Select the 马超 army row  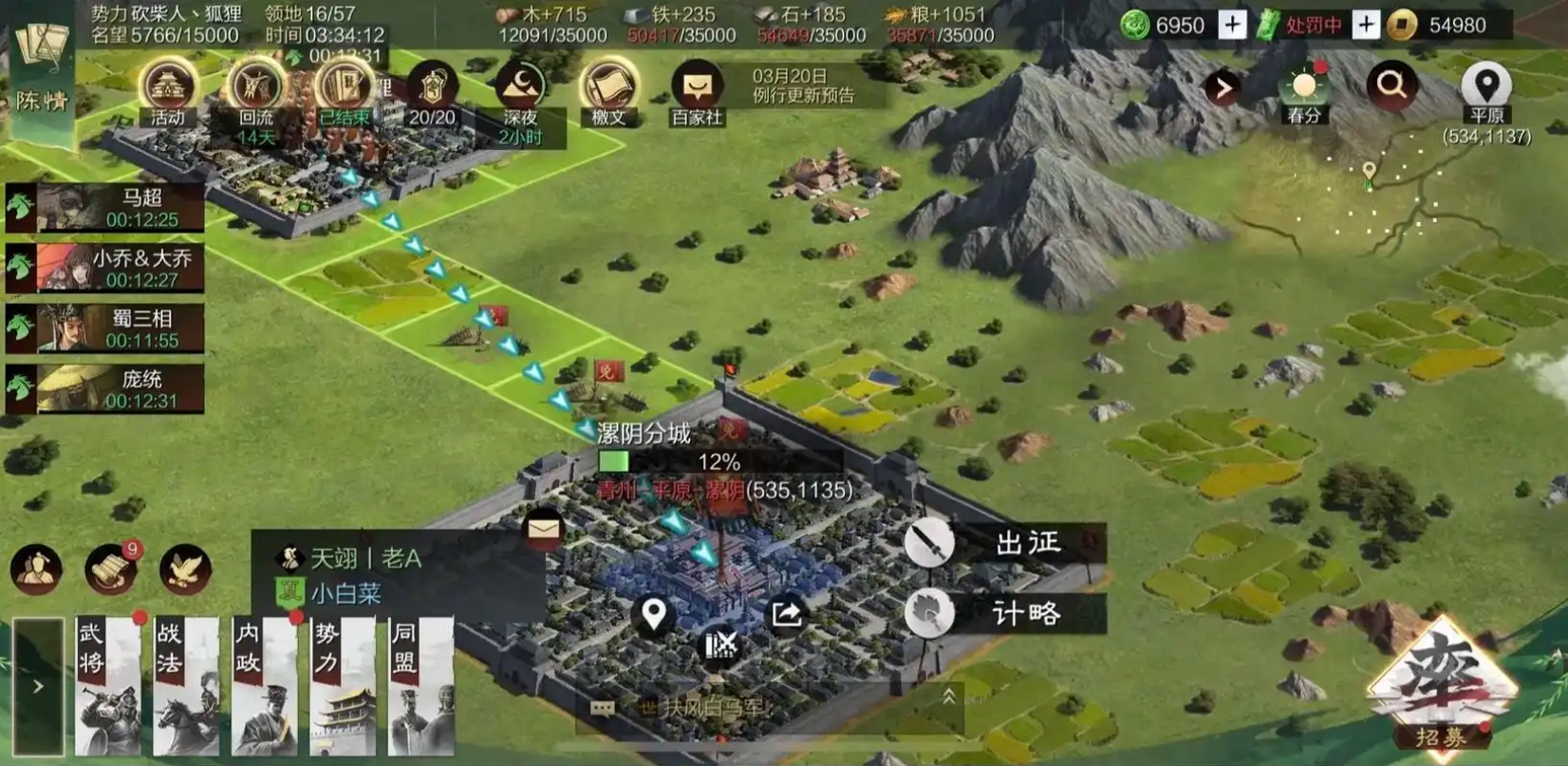click(105, 207)
